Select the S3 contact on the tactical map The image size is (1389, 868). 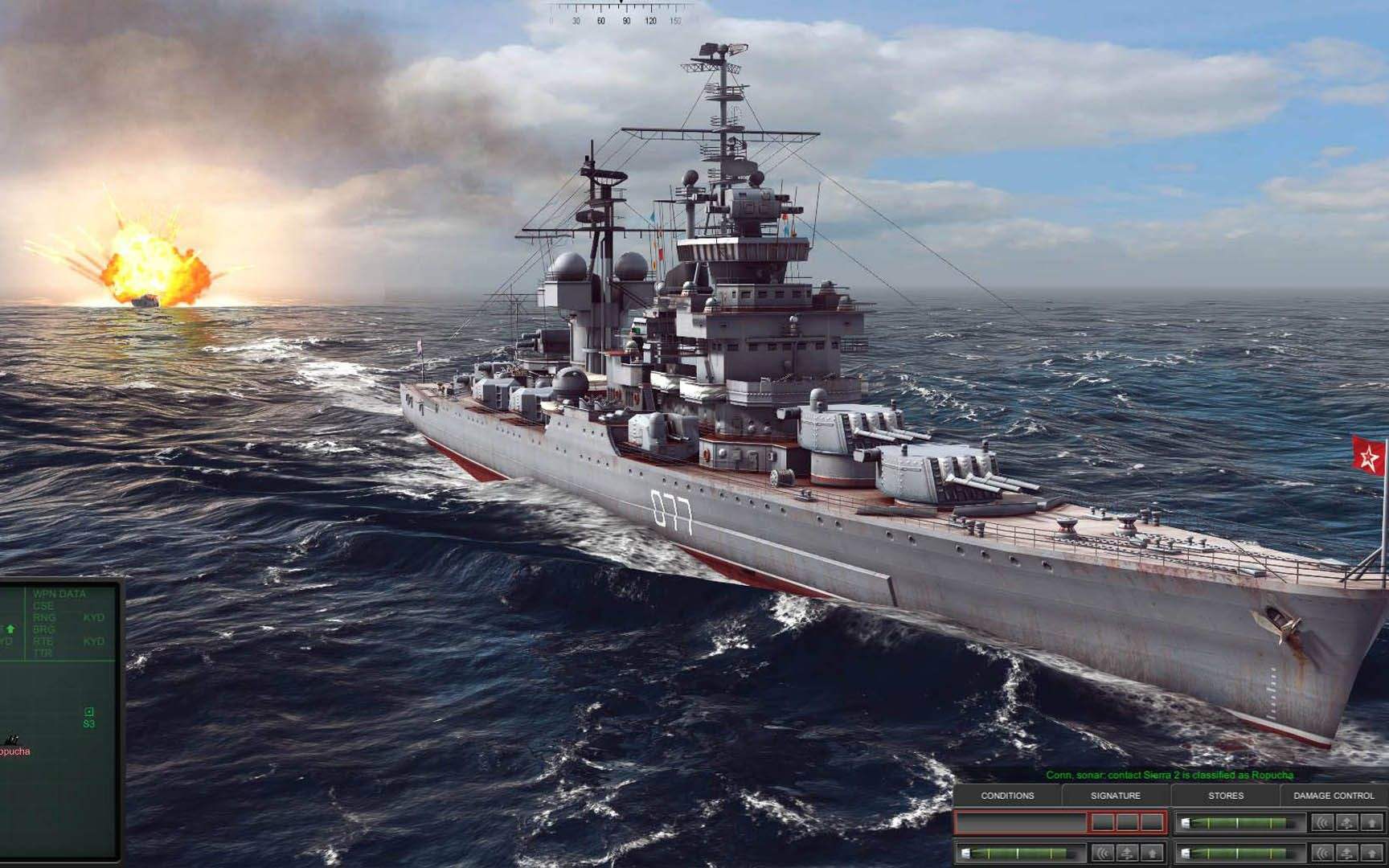89,712
